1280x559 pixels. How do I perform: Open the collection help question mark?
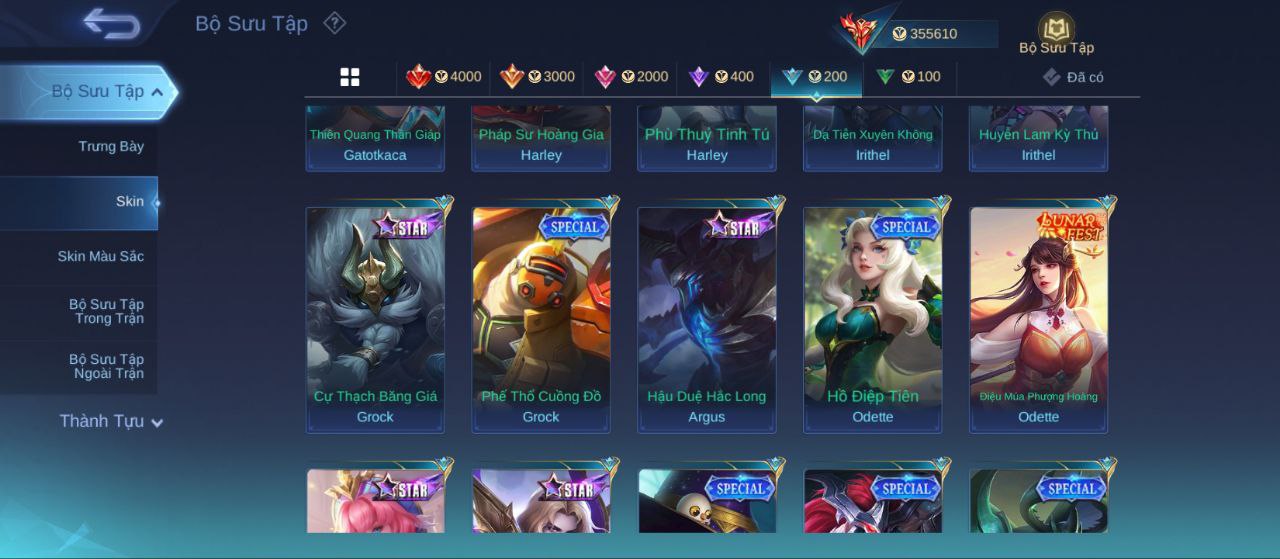coord(335,23)
